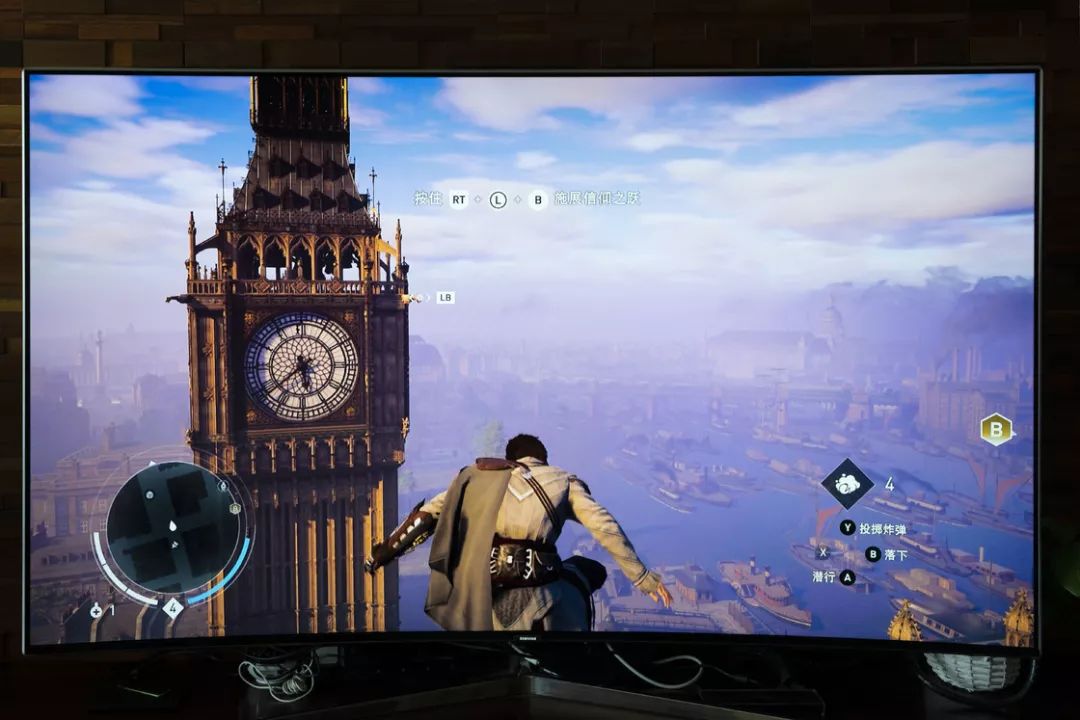
Task: Select the smoke bomb tool icon
Action: pyautogui.click(x=847, y=484)
